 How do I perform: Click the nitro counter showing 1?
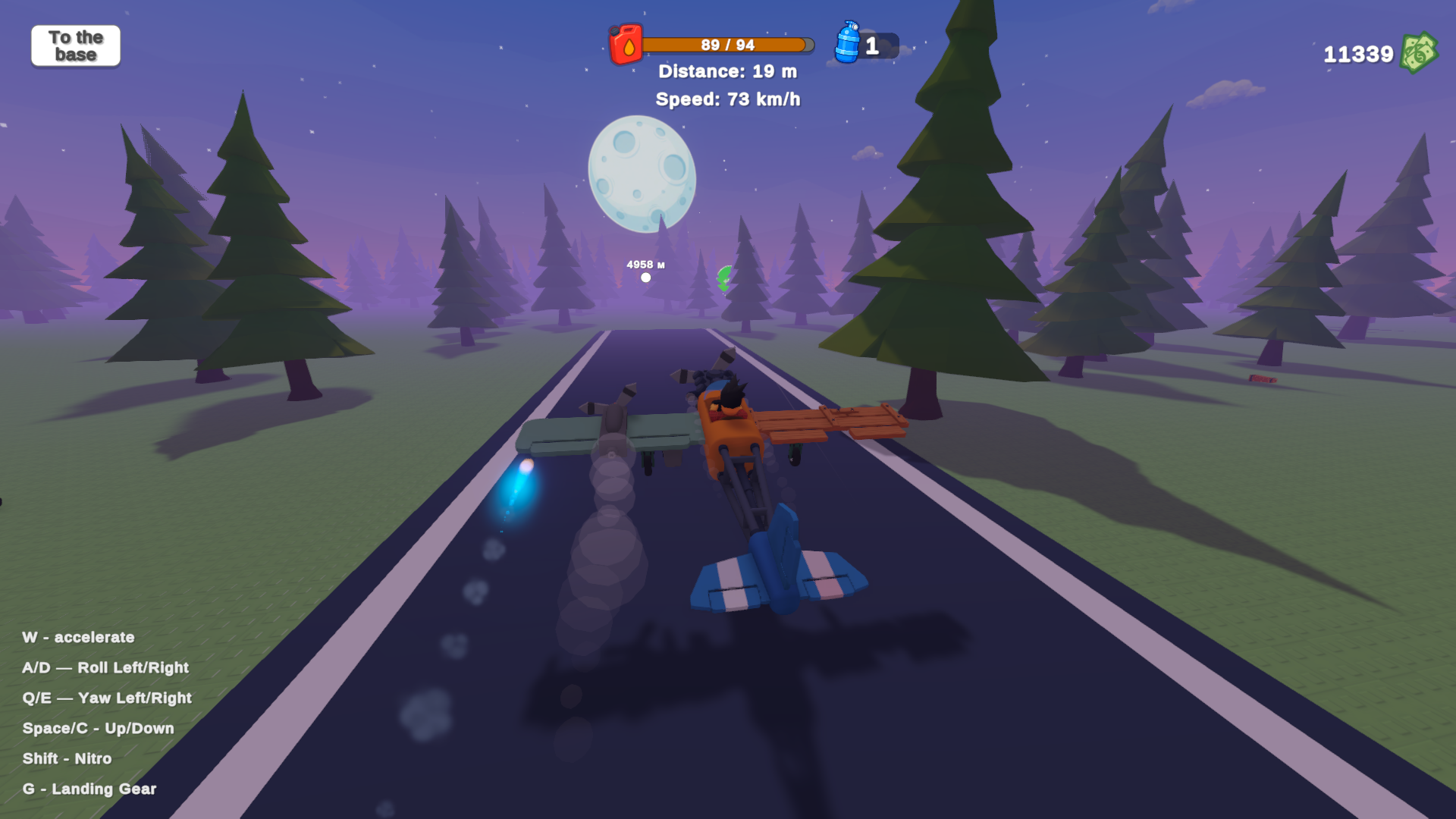coord(871,46)
